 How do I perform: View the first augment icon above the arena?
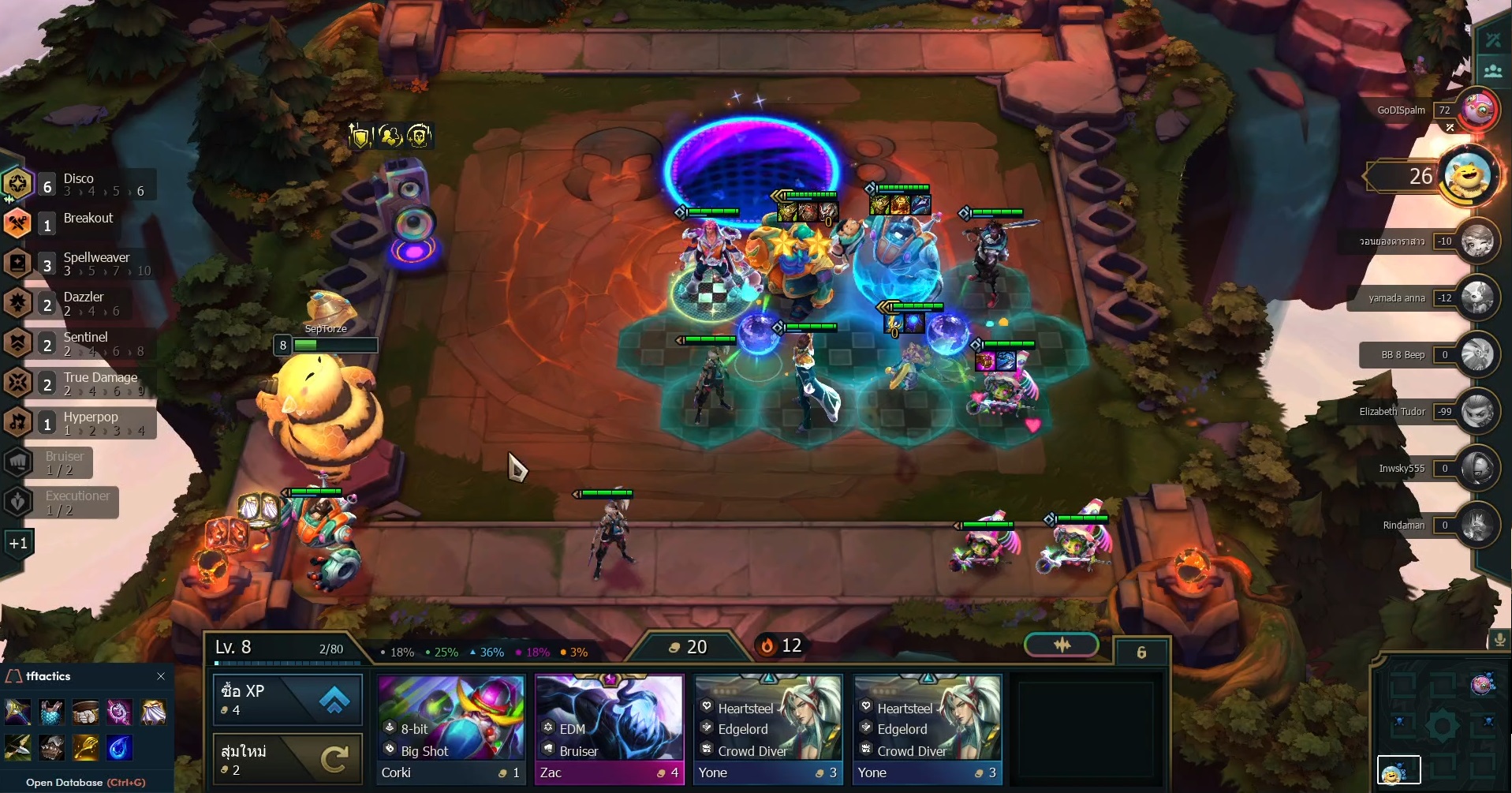click(360, 135)
